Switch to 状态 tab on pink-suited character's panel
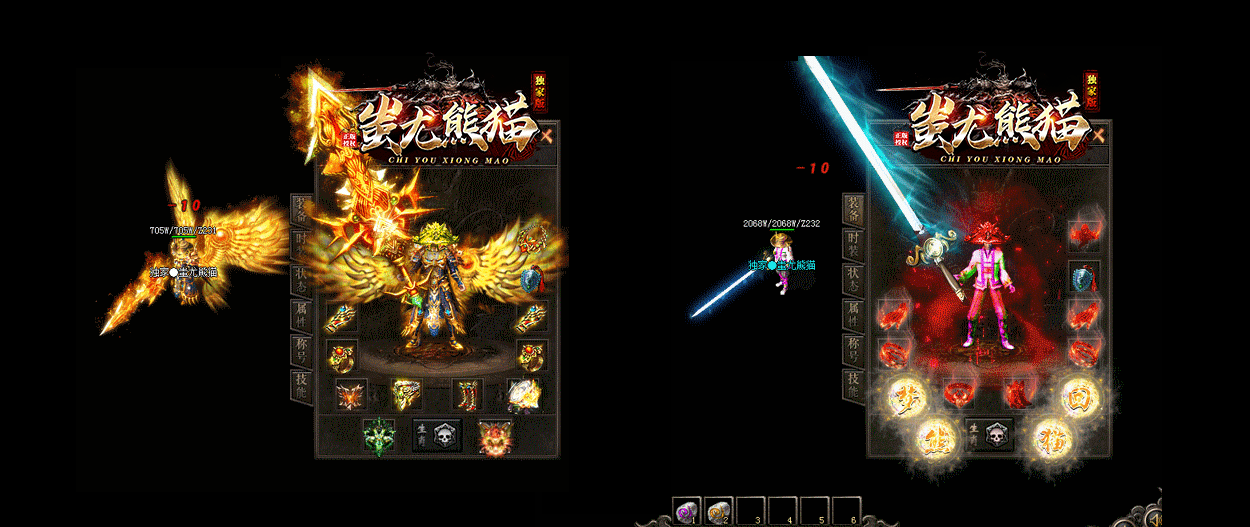The image size is (1250, 527). [x=853, y=279]
